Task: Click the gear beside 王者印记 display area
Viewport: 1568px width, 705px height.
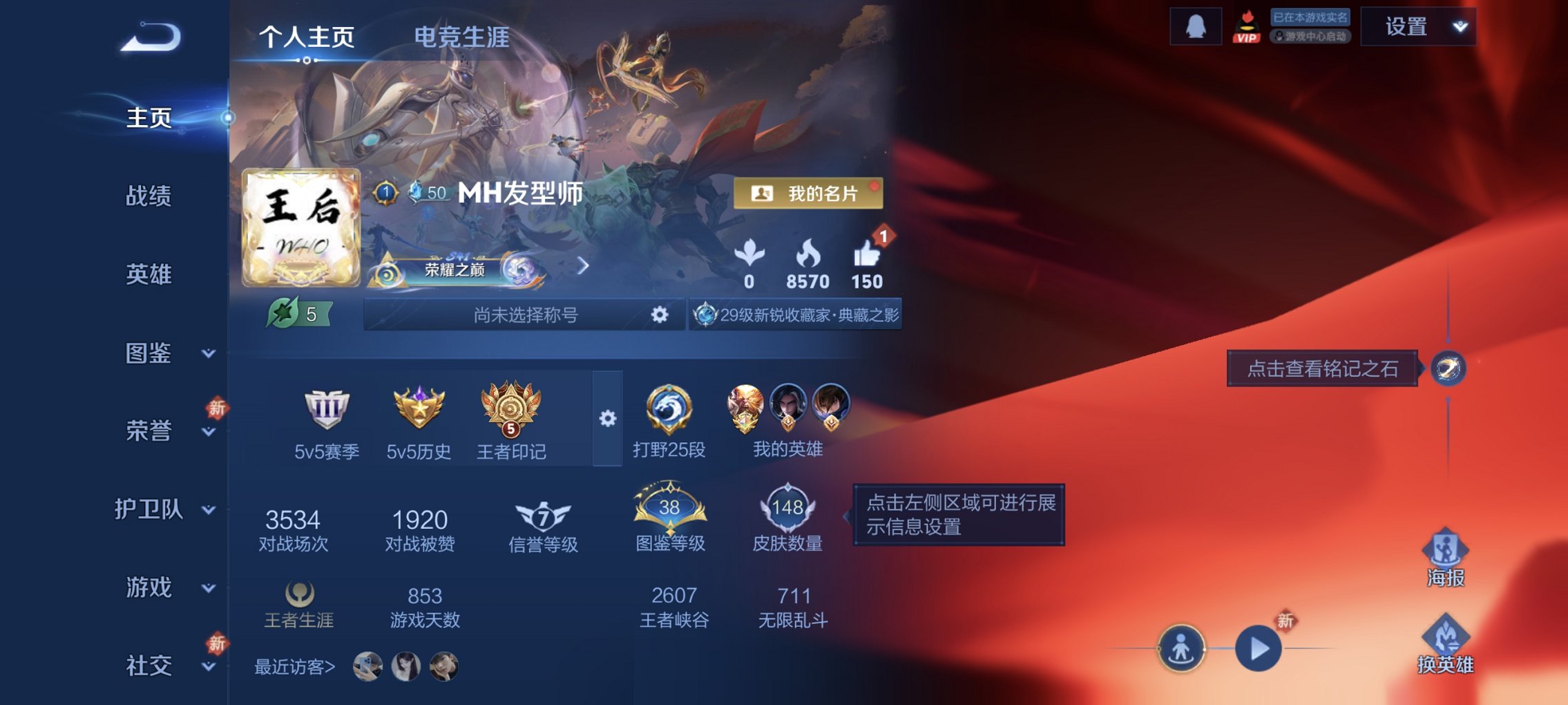Action: 606,417
